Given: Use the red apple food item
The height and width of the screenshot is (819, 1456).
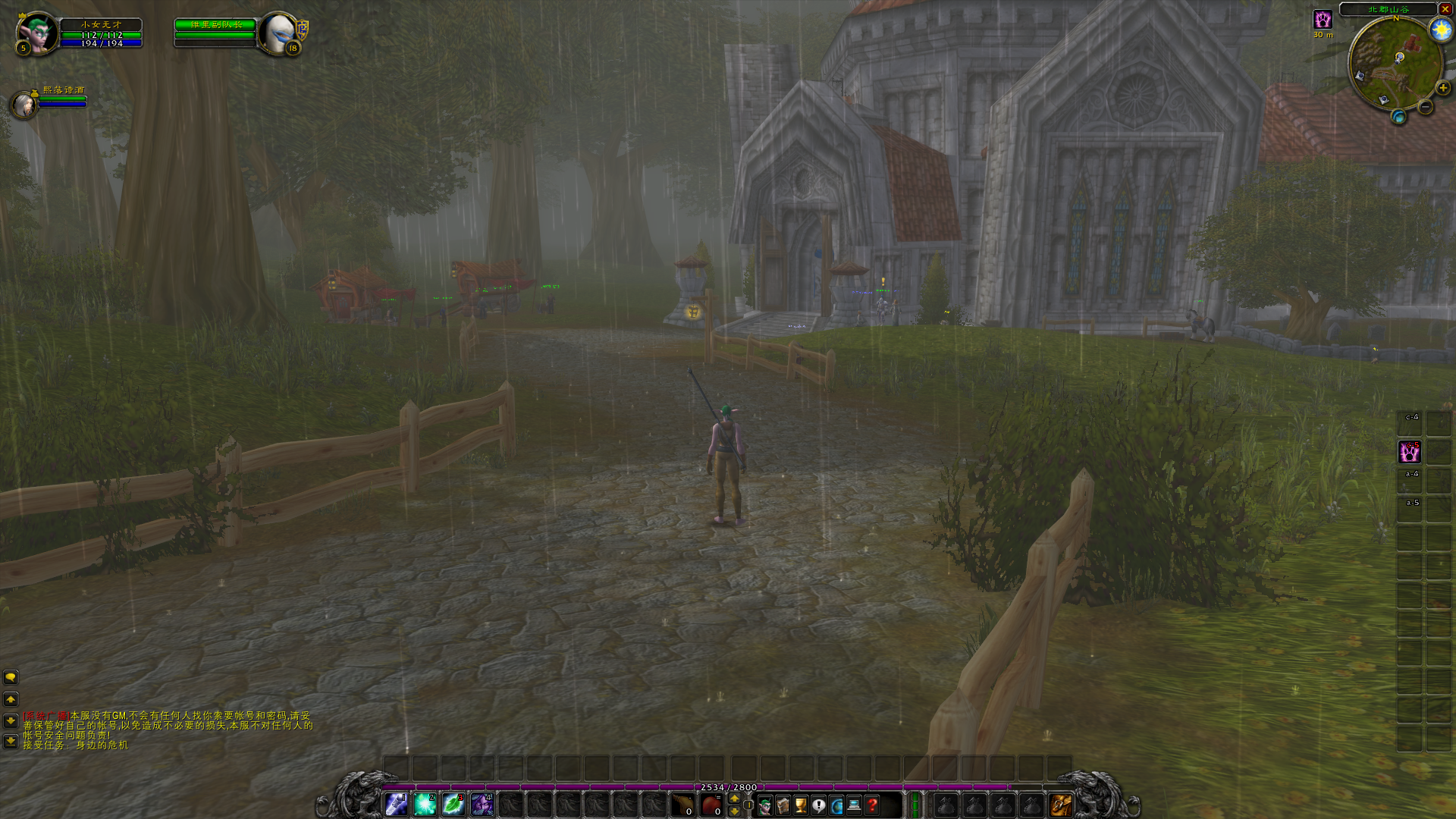Looking at the screenshot, I should (711, 805).
